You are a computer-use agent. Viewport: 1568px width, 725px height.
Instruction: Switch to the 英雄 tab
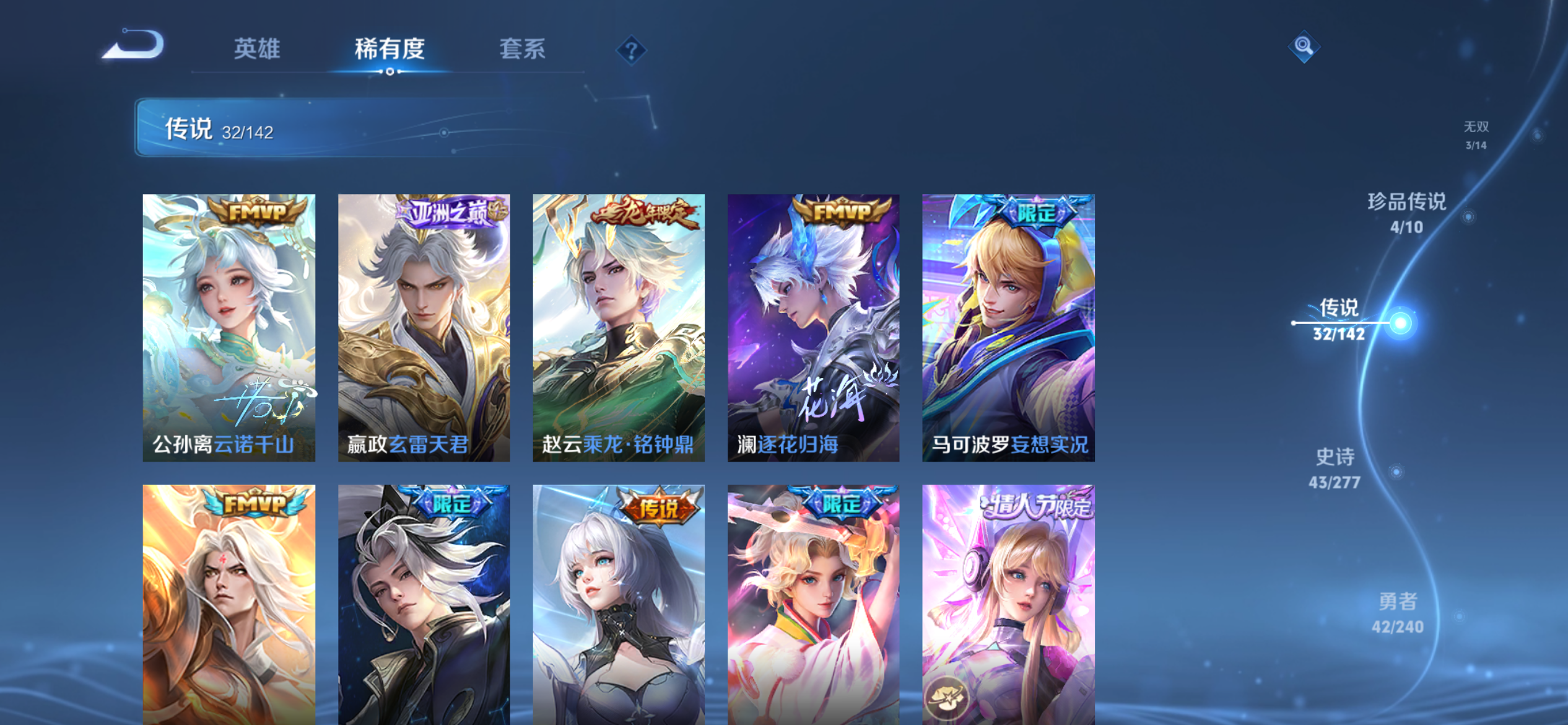click(x=258, y=50)
